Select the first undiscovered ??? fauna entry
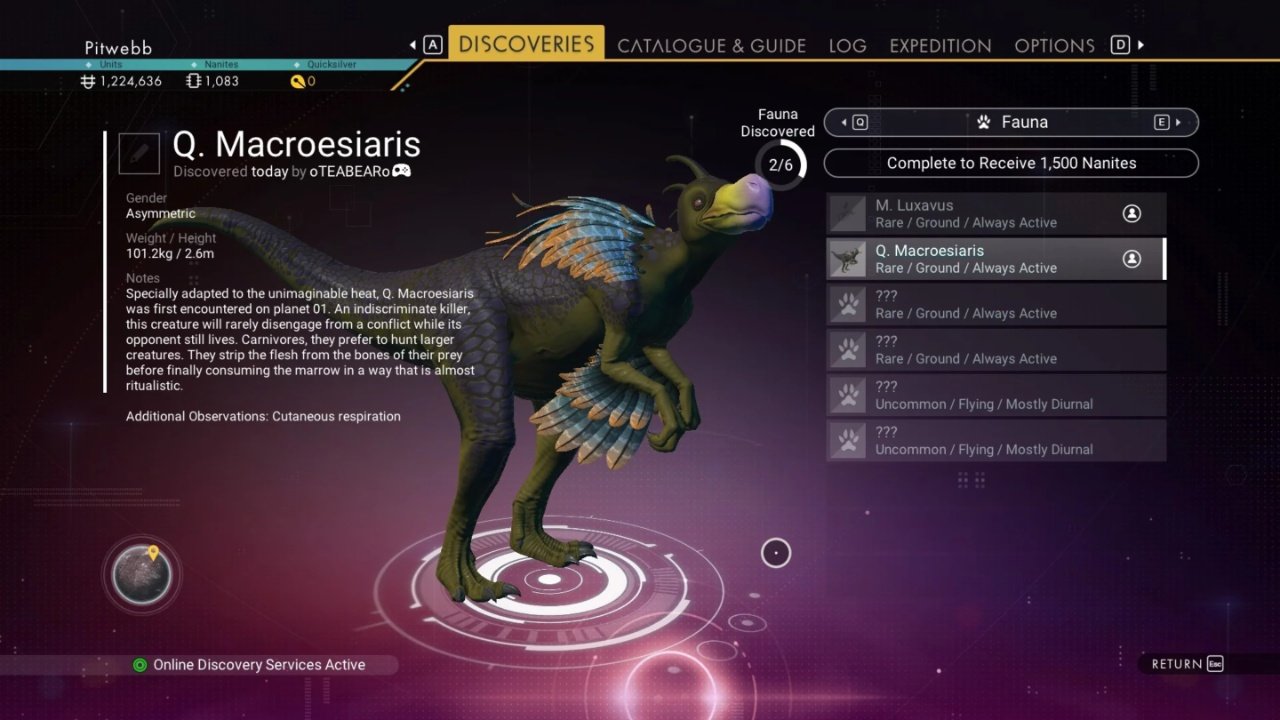 click(x=995, y=303)
